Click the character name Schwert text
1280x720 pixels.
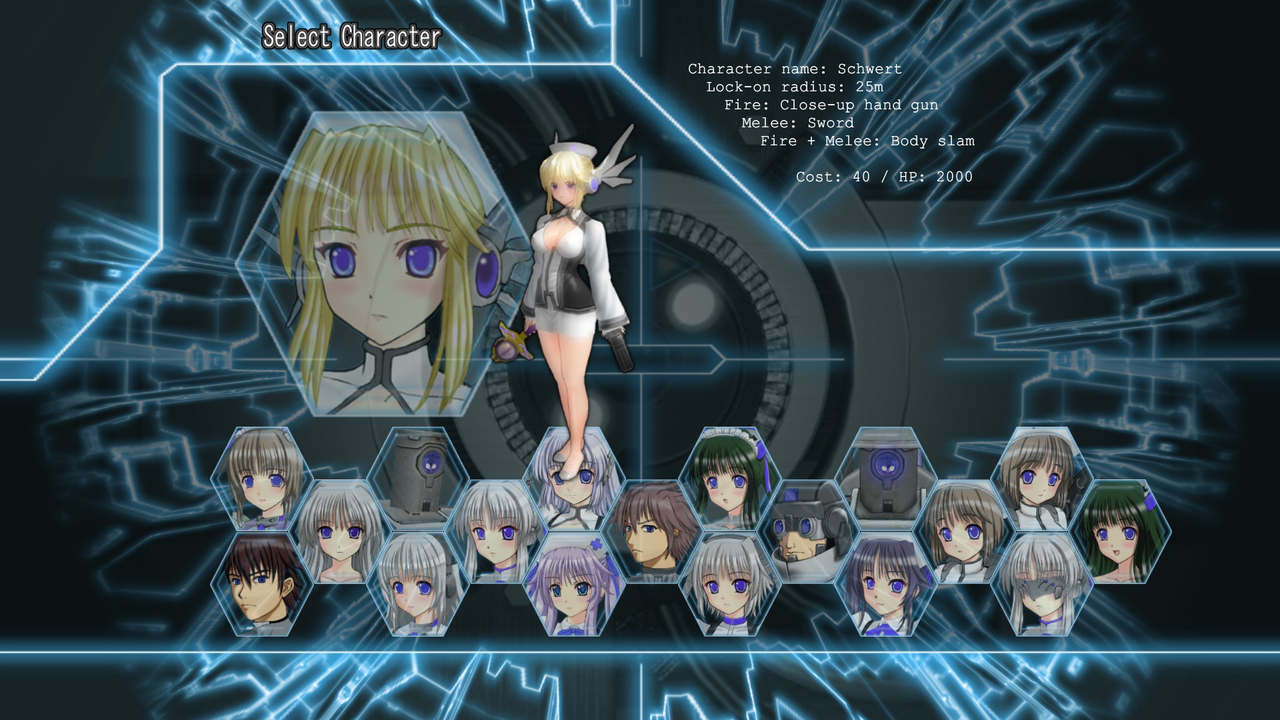[793, 69]
